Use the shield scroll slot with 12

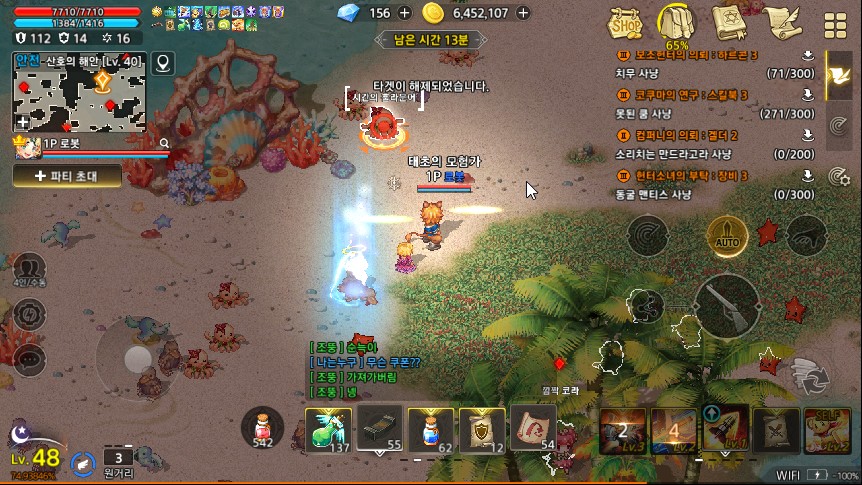pyautogui.click(x=482, y=429)
